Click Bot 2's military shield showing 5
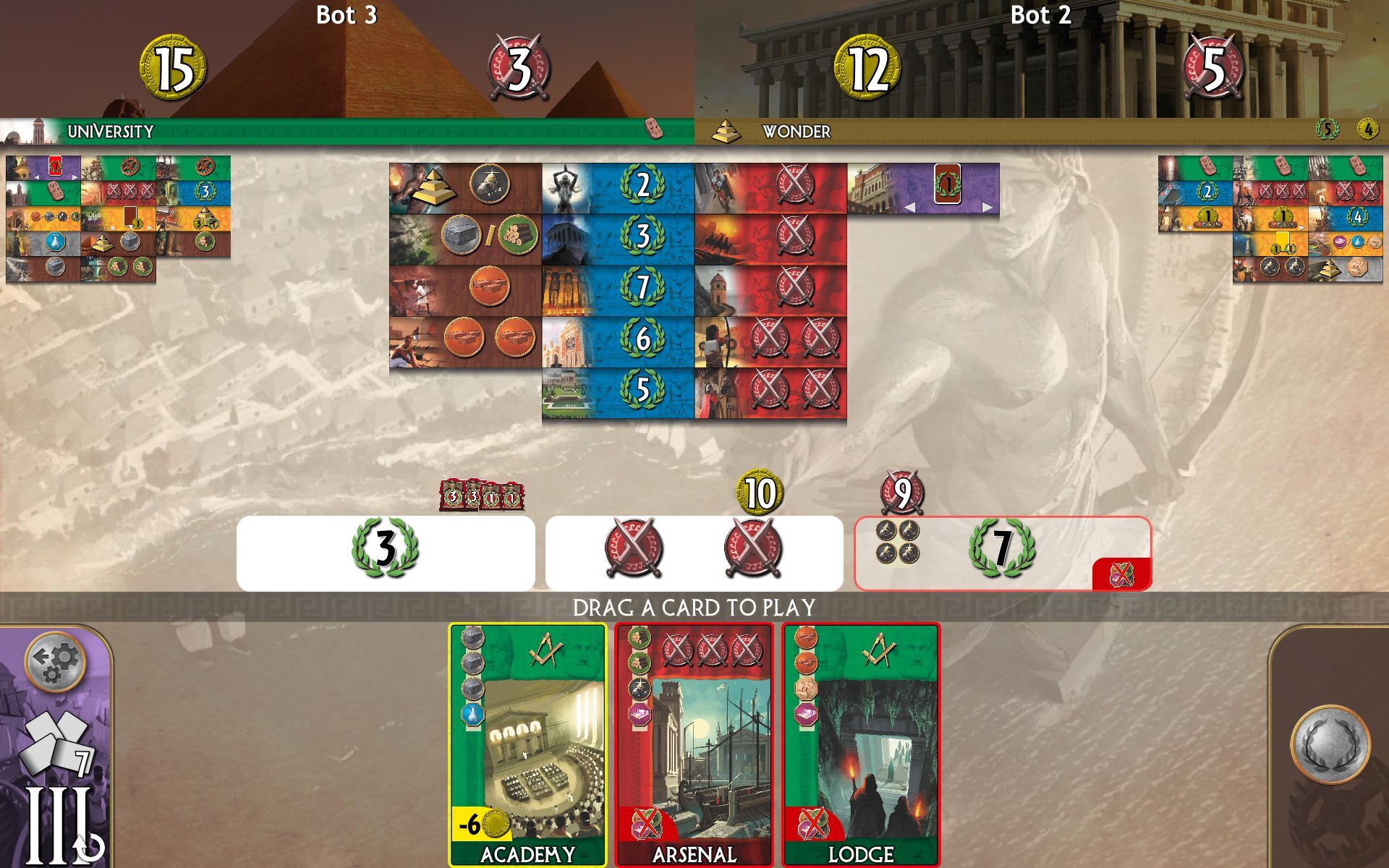 tap(1212, 68)
